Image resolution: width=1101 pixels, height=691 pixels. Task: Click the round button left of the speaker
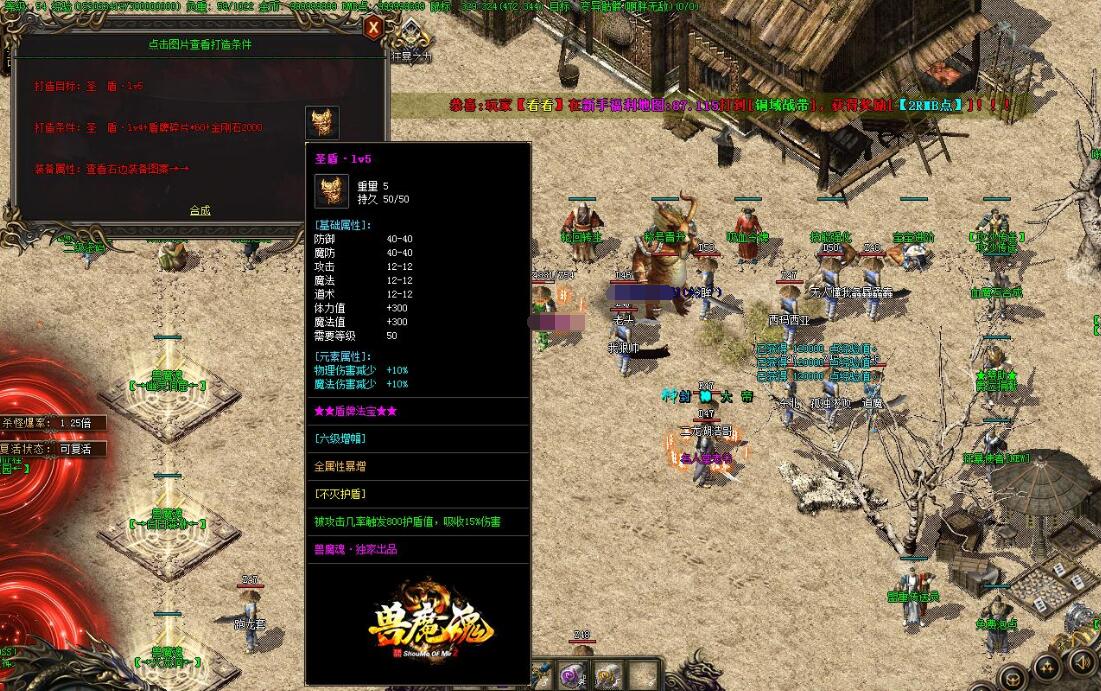pos(1047,665)
